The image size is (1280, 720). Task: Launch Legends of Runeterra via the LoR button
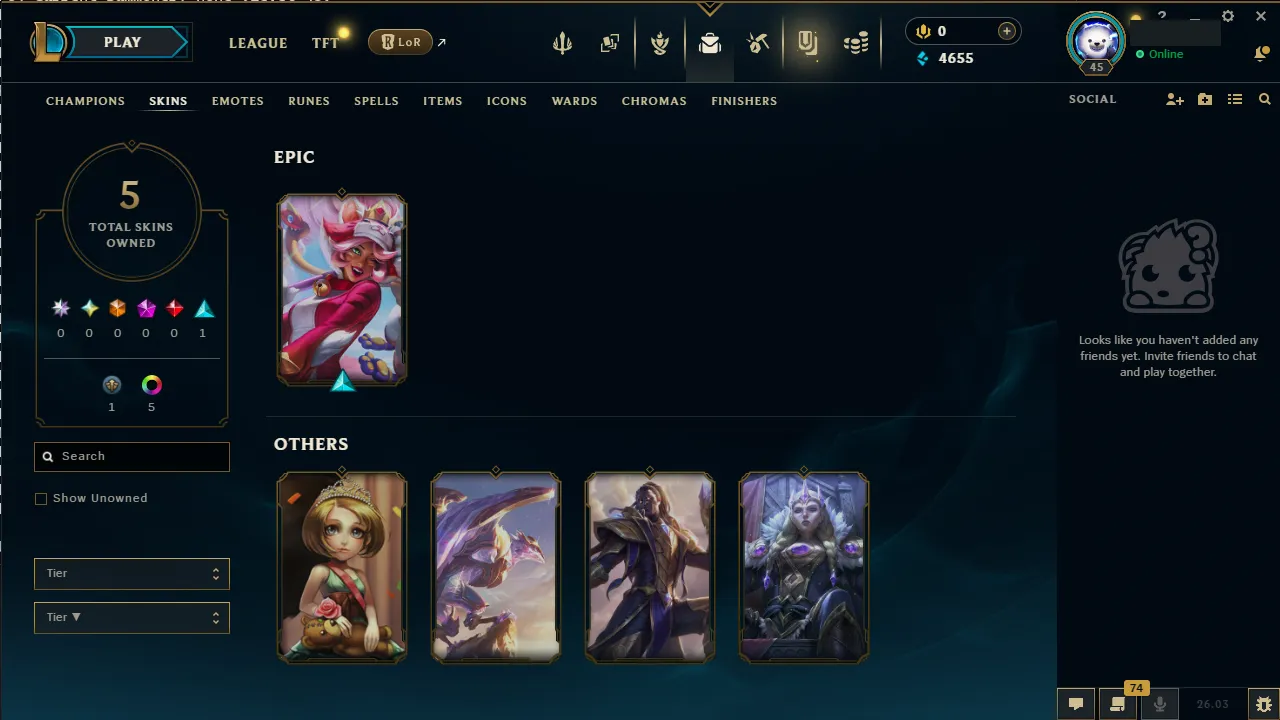(x=399, y=42)
